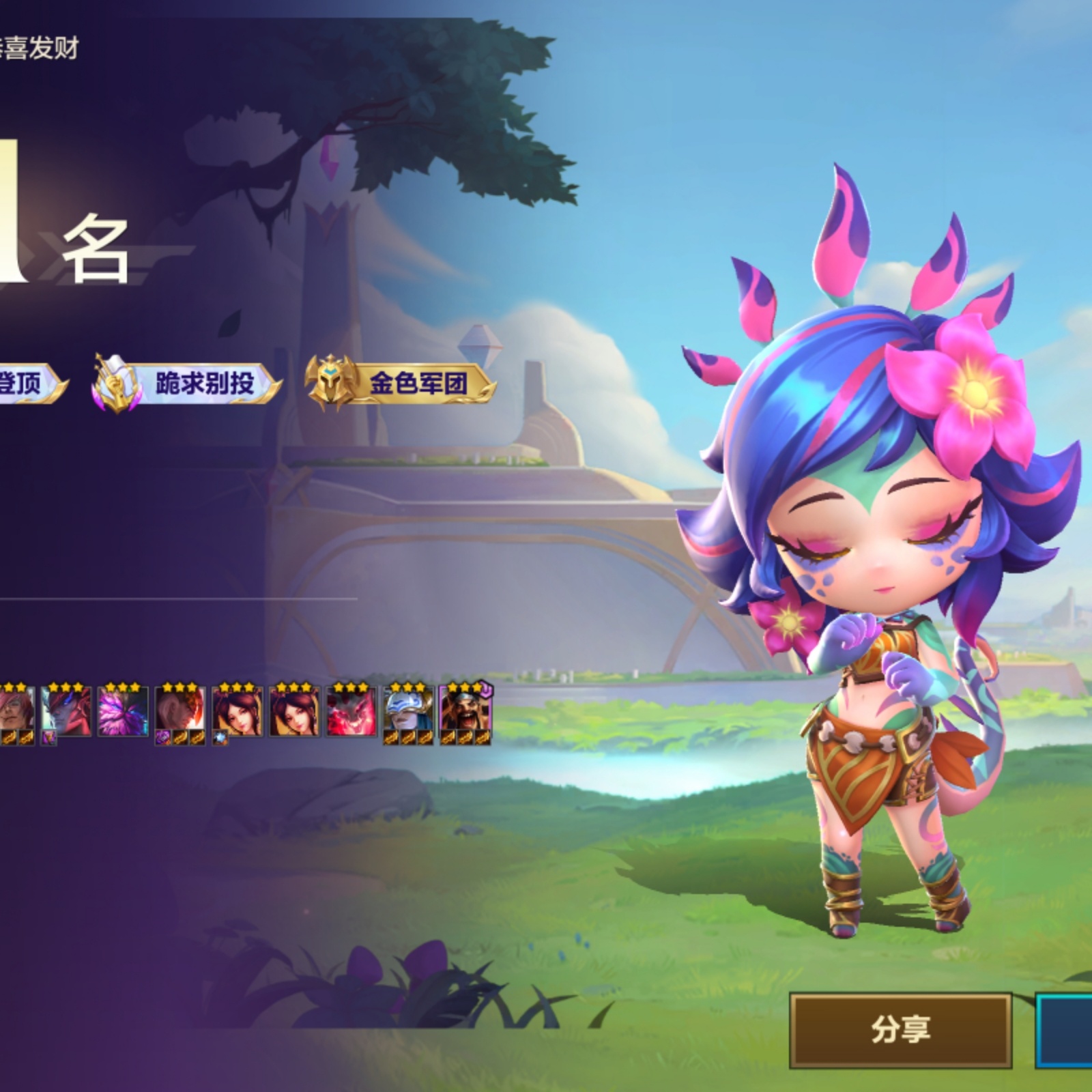Click the 跪求别投 achievement badge
The image size is (1092, 1092).
pos(186,382)
